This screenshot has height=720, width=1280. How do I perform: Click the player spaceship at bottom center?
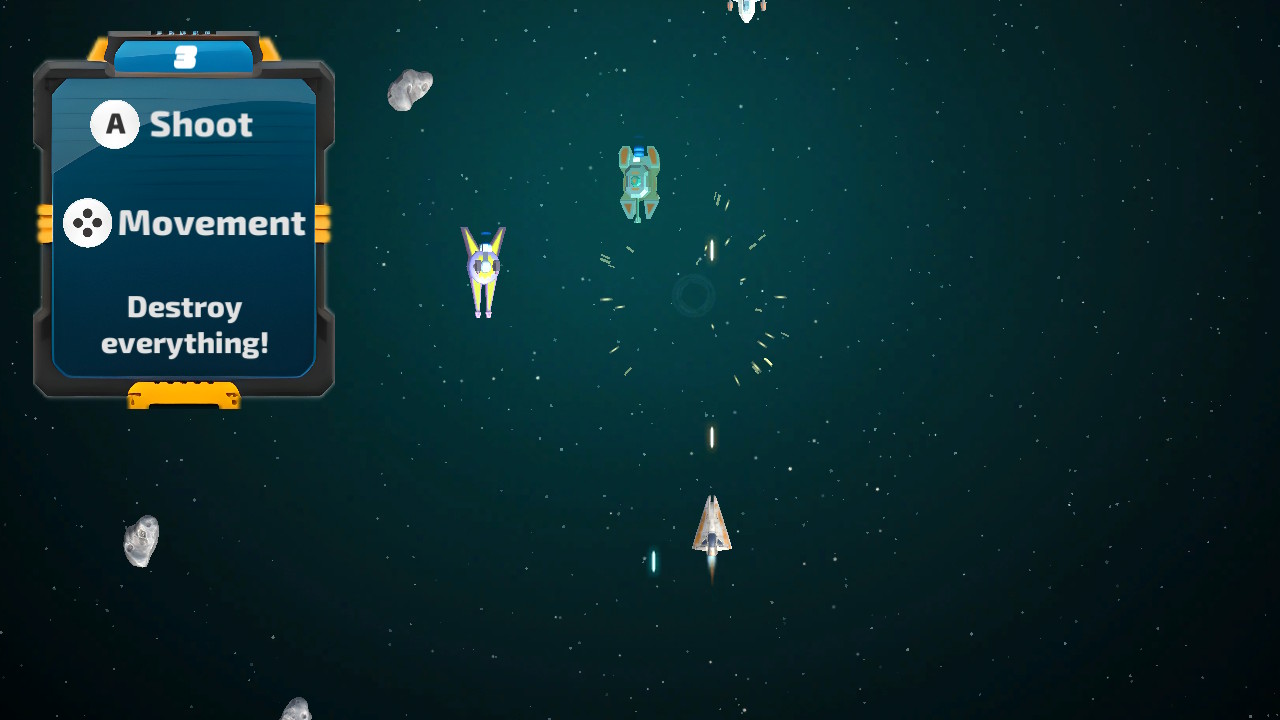[x=712, y=527]
